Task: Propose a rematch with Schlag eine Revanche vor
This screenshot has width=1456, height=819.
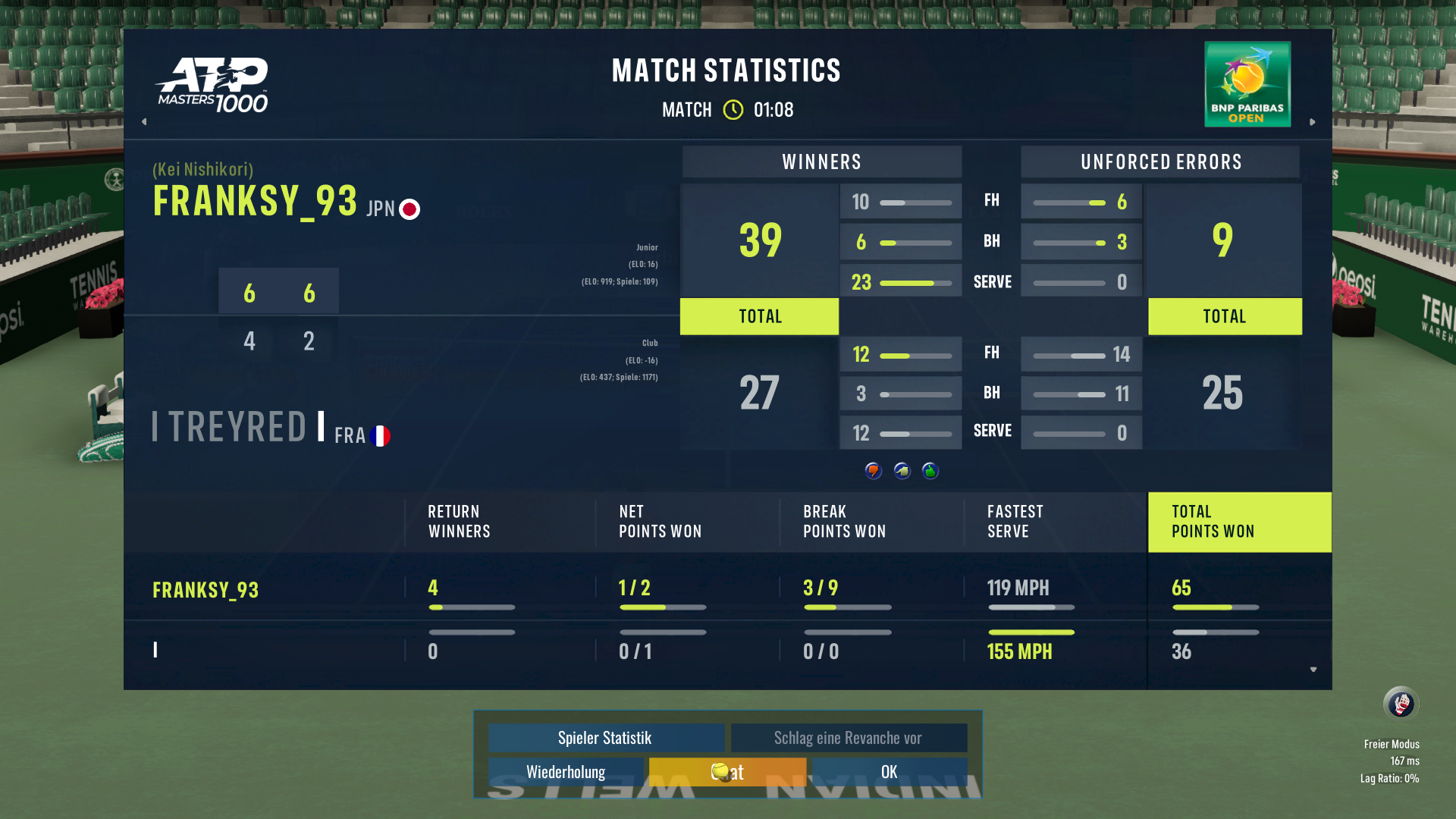Action: coord(848,738)
